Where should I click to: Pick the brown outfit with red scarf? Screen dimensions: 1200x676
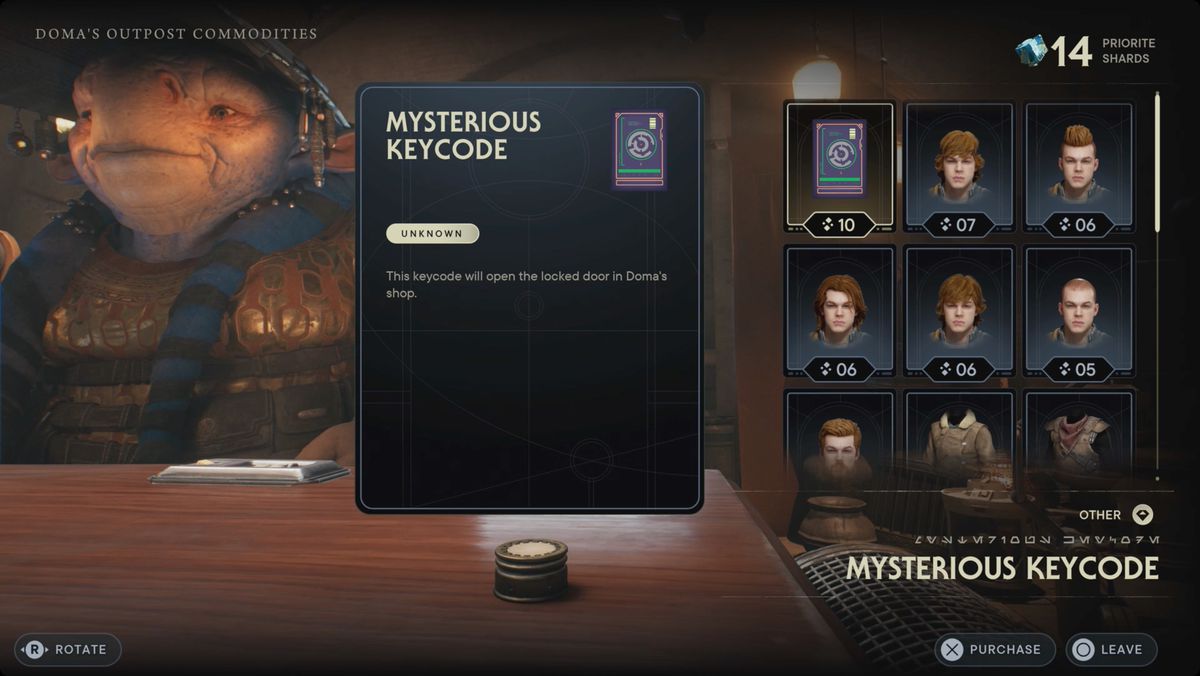1079,436
